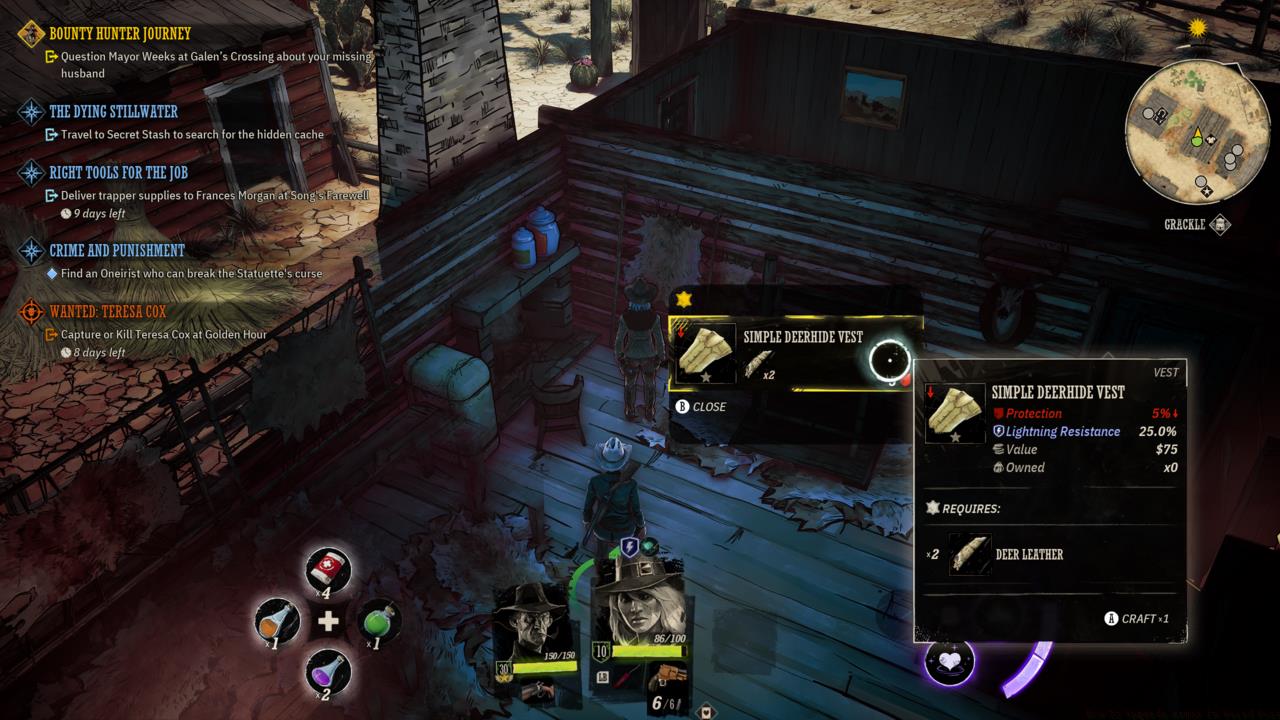Click the Grackle minimap in the corner
1280x720 pixels.
1196,133
